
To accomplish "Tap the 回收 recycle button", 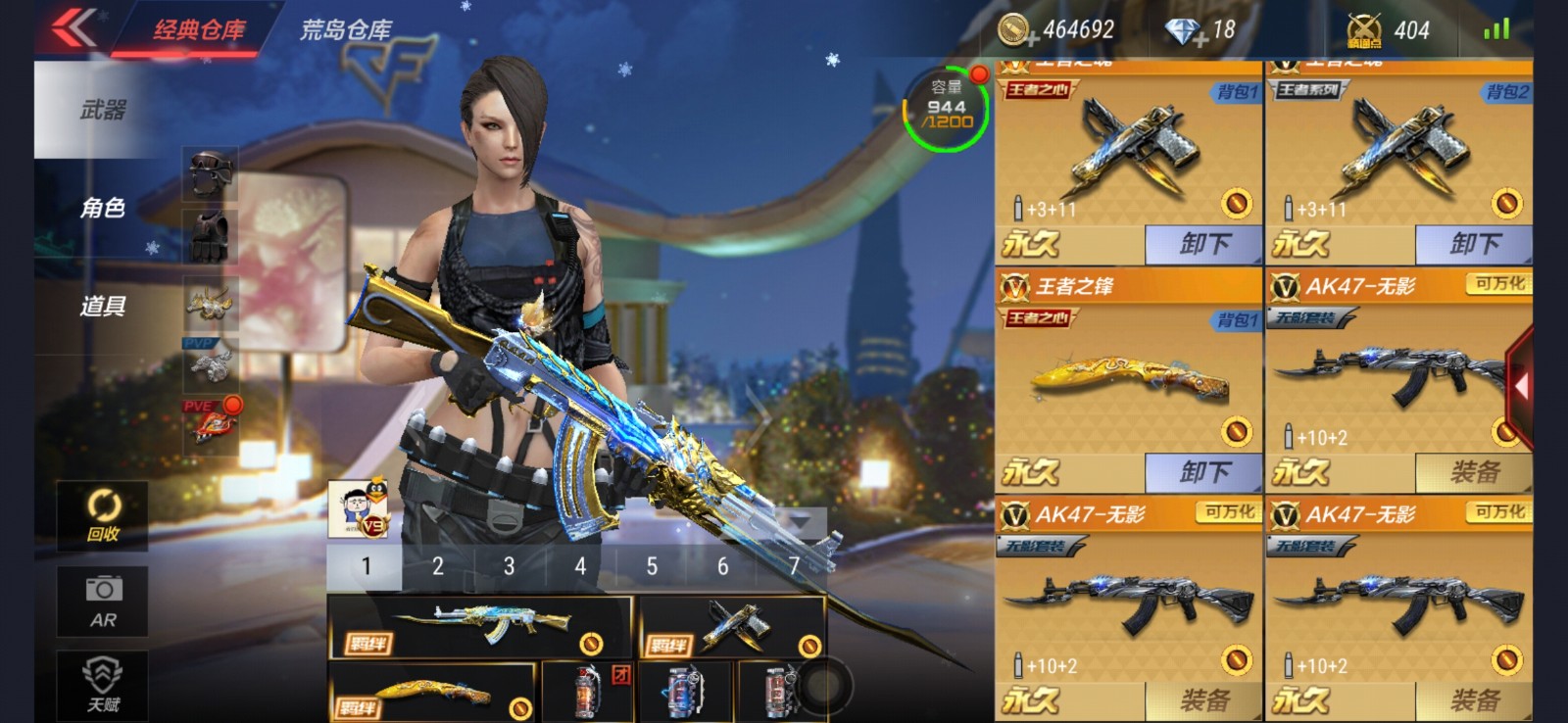I will pos(103,515).
